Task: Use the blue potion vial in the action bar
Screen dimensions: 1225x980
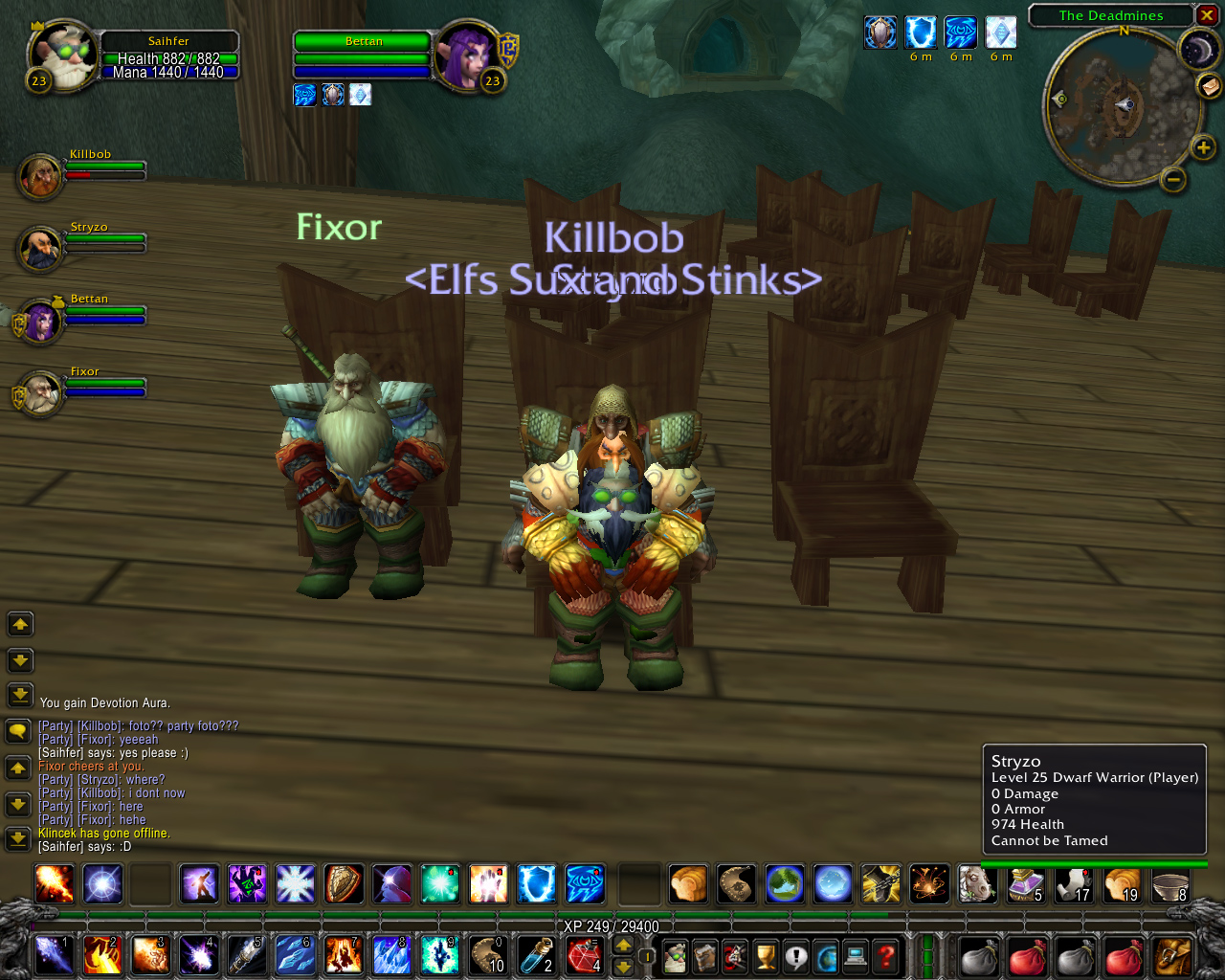Action: (535, 955)
